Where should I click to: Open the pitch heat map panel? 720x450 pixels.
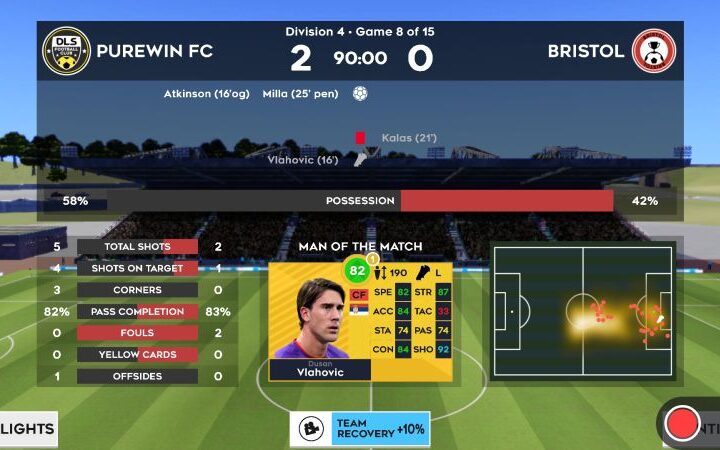click(x=583, y=311)
